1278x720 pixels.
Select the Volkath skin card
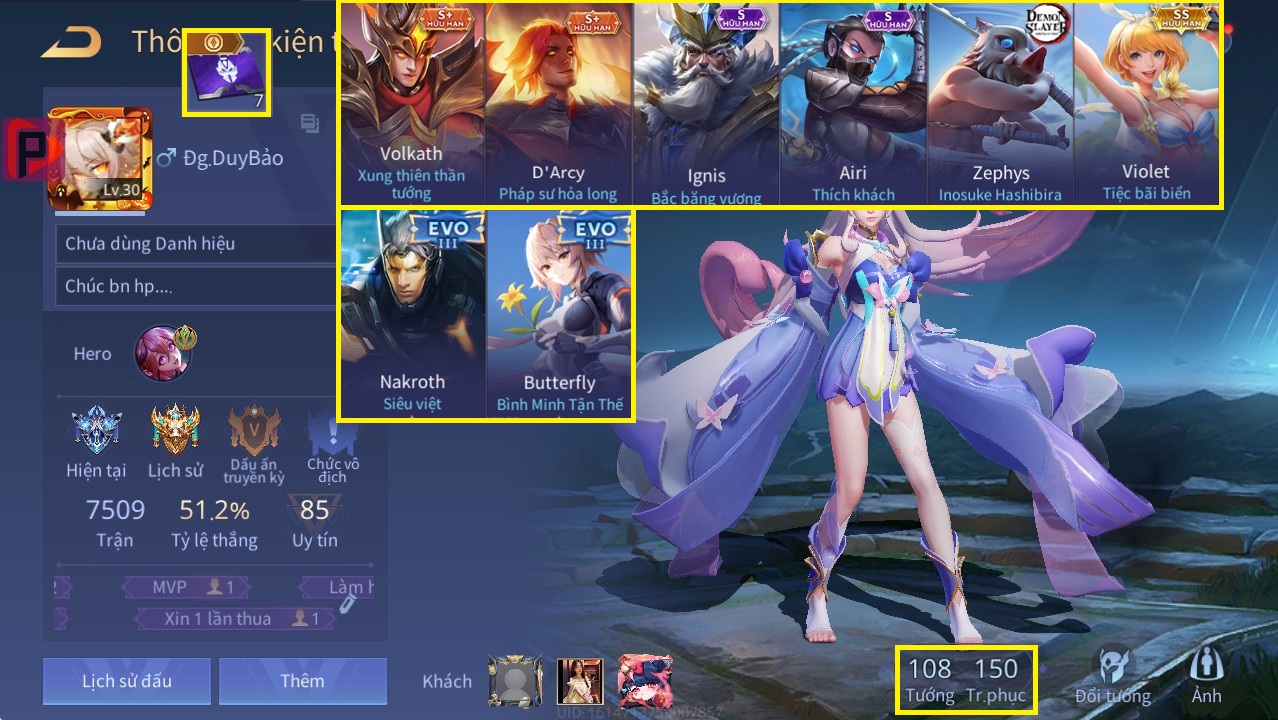[x=411, y=104]
